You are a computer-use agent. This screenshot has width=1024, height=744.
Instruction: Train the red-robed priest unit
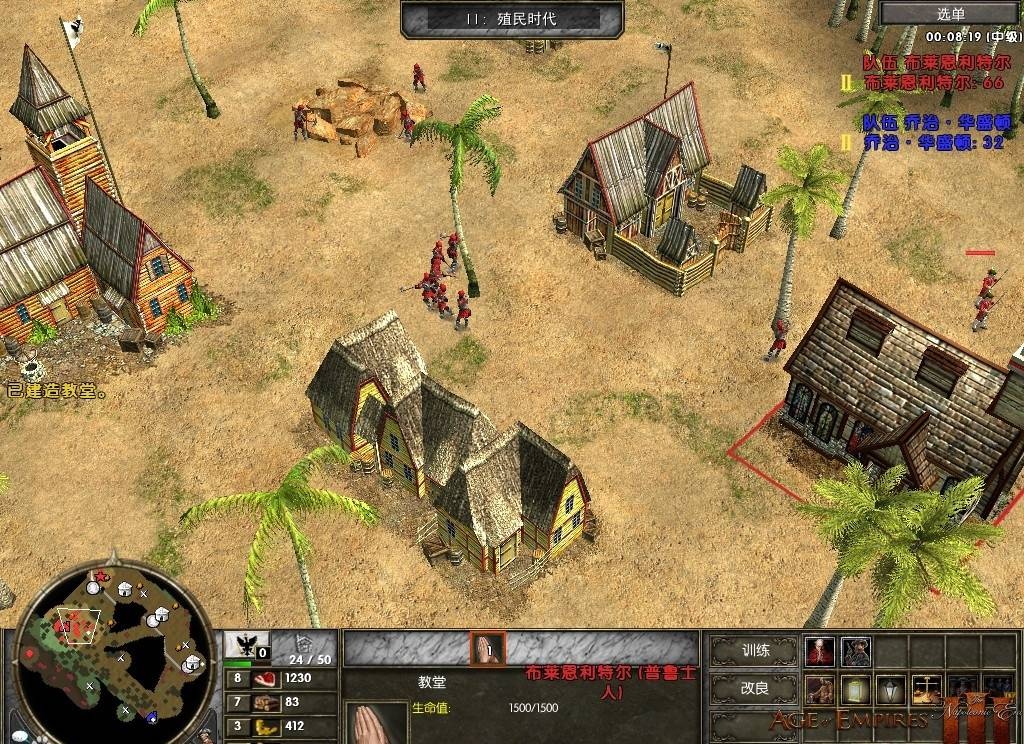820,651
